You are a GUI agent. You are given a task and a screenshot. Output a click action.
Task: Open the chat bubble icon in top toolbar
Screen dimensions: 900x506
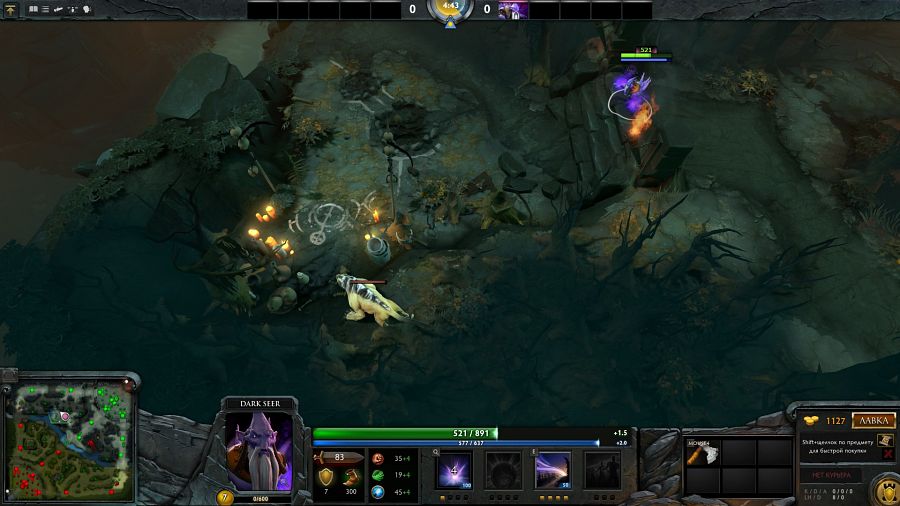(x=87, y=9)
